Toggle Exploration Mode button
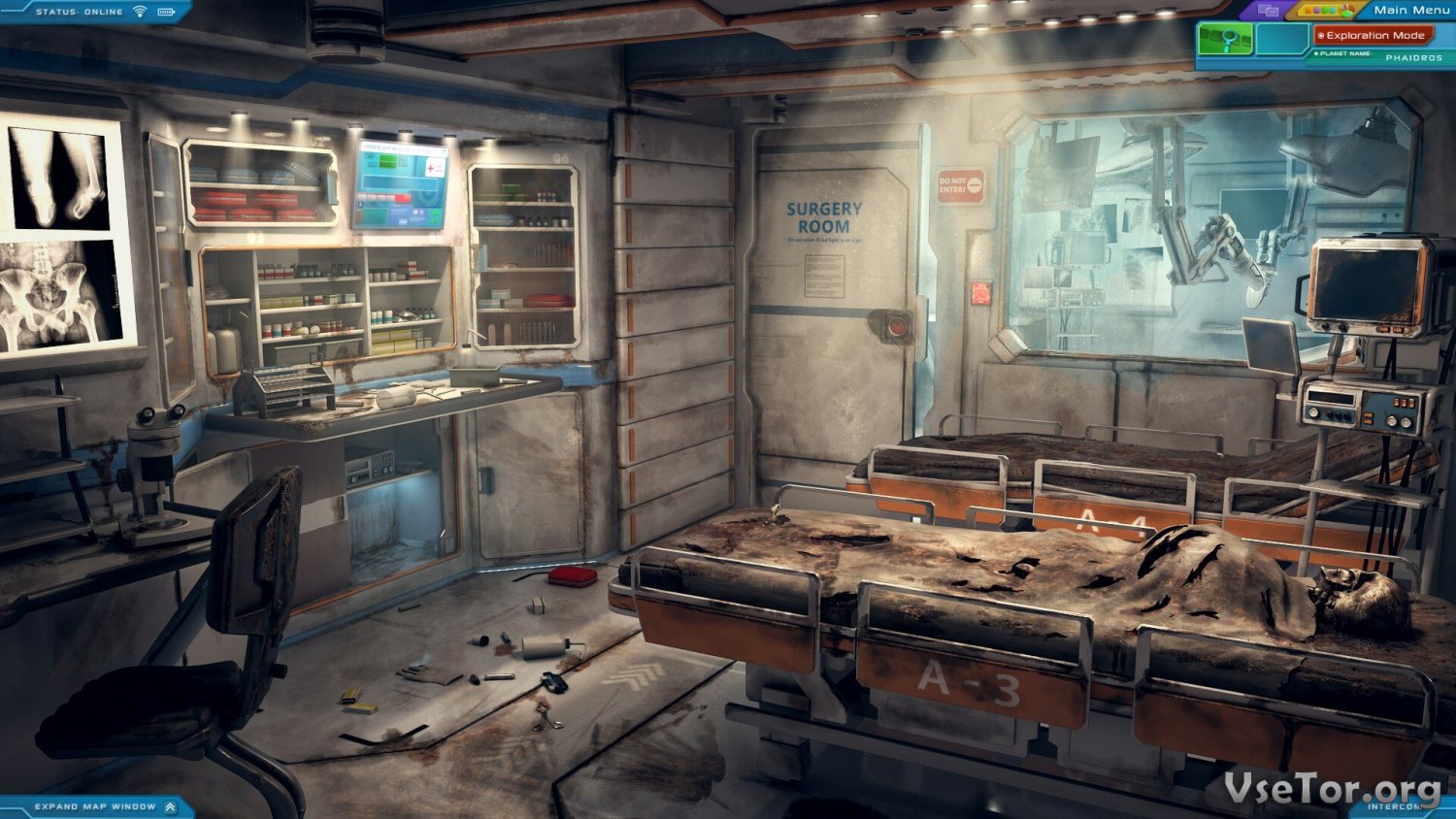Viewport: 1456px width, 819px height. 1373,35
